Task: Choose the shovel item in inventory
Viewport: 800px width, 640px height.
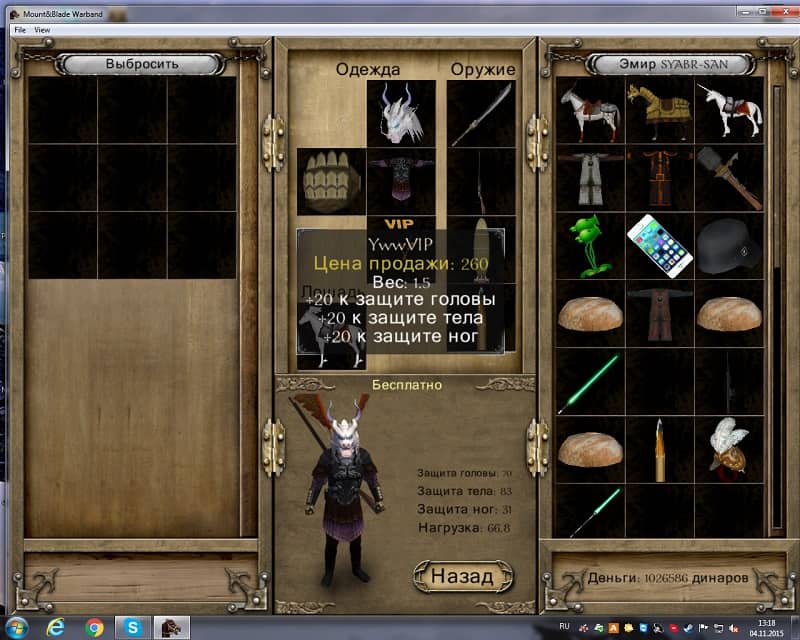Action: point(729,179)
